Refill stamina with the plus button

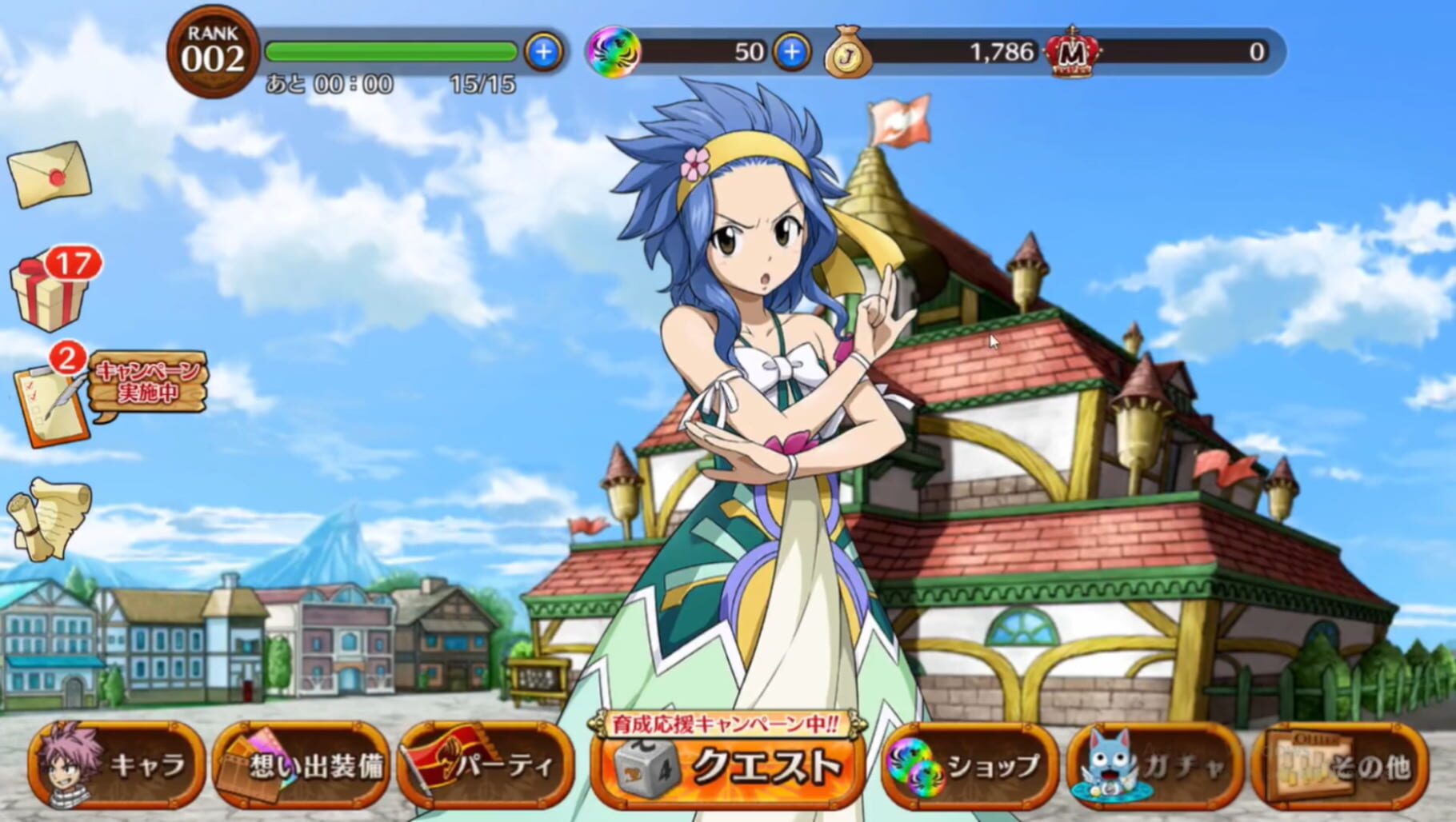coord(543,52)
